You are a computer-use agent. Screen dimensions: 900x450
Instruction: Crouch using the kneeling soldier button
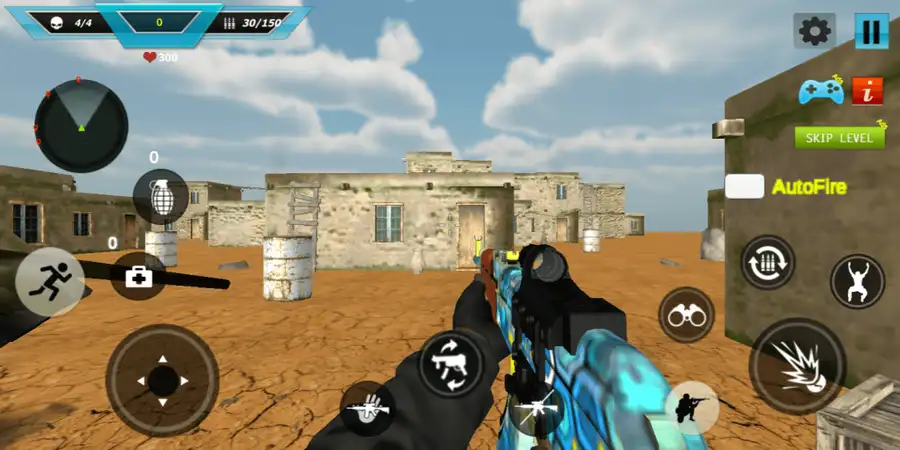[692, 407]
